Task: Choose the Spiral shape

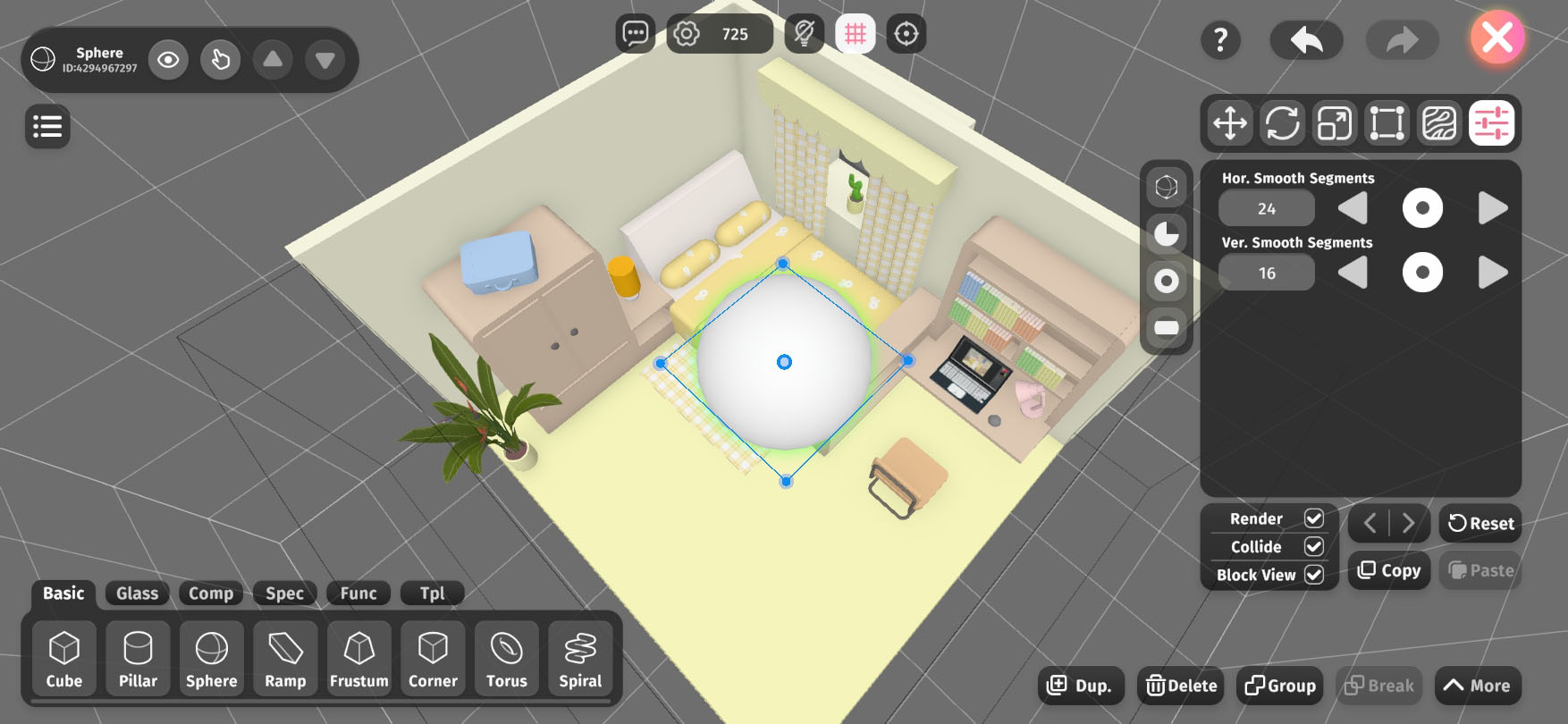Action: coord(580,660)
